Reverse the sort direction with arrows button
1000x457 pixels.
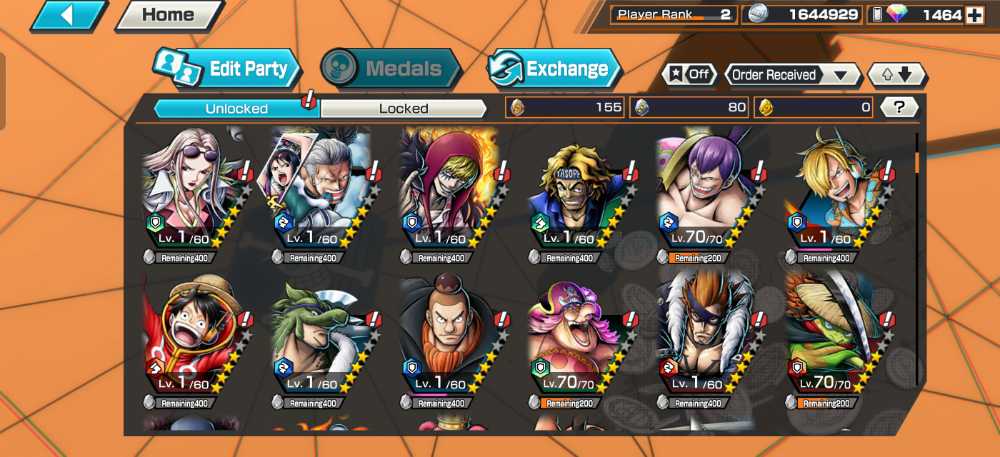coord(897,75)
